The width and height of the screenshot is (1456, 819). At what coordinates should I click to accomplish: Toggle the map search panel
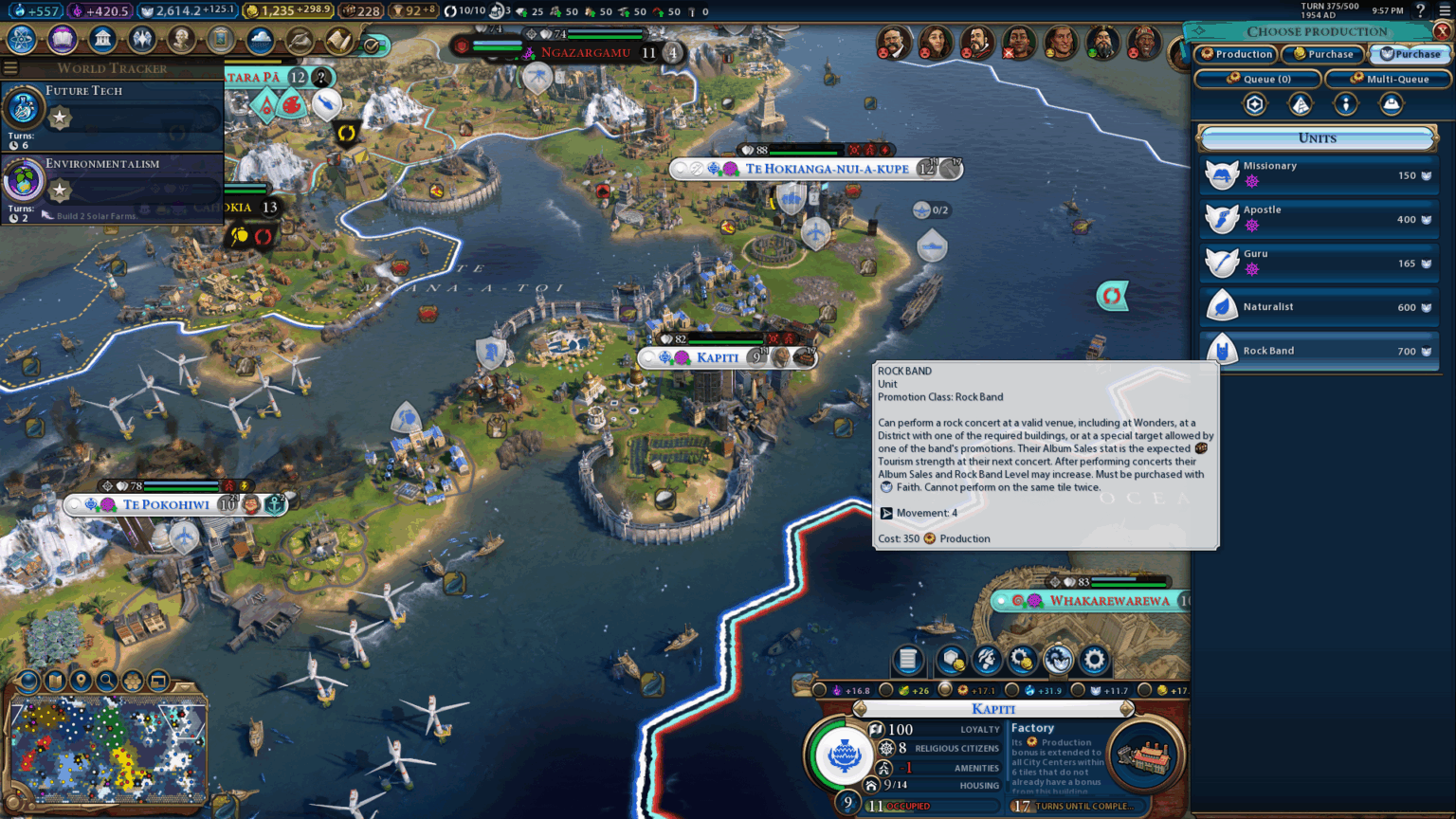pos(106,681)
